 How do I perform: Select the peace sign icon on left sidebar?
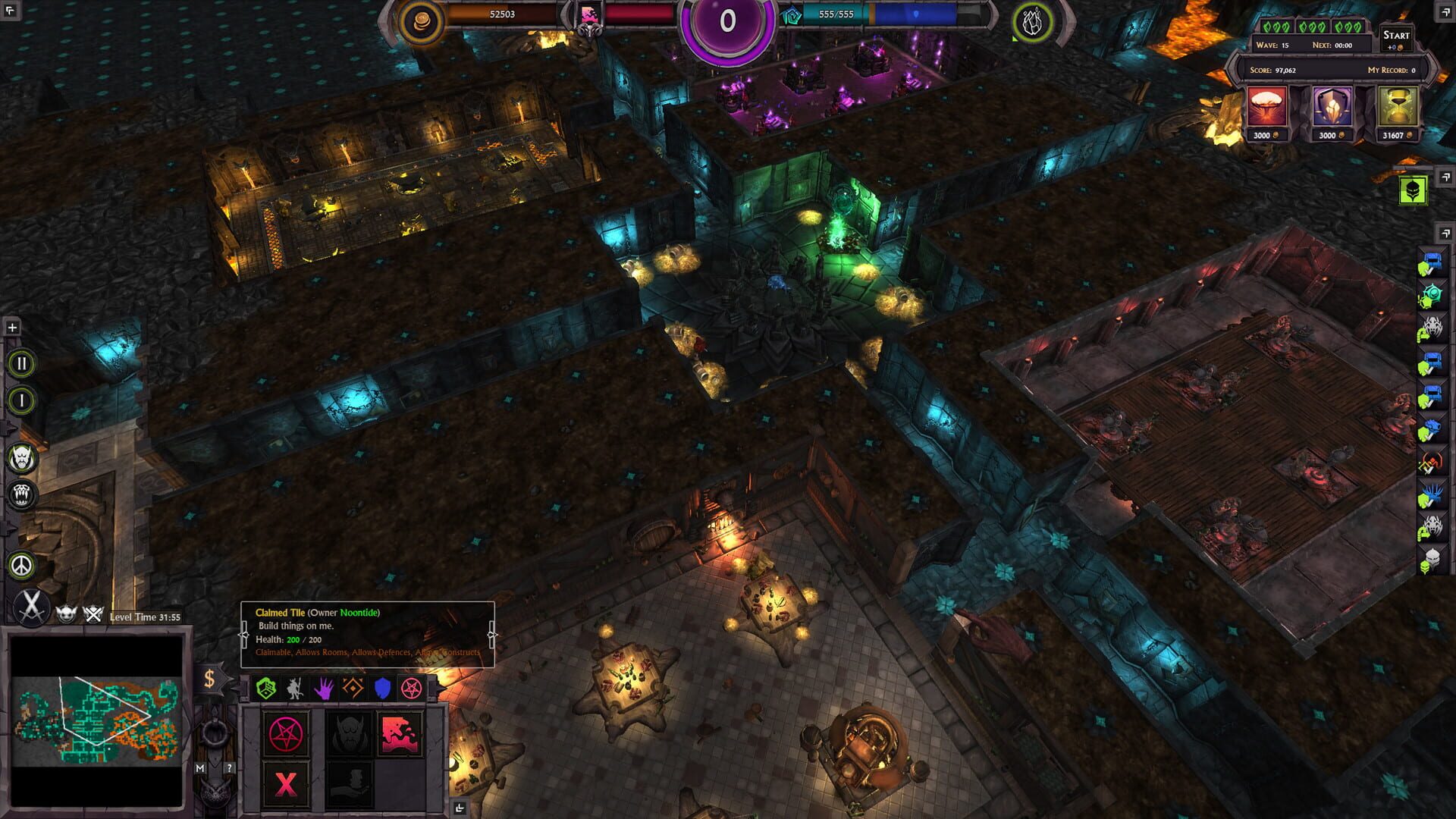pyautogui.click(x=20, y=564)
